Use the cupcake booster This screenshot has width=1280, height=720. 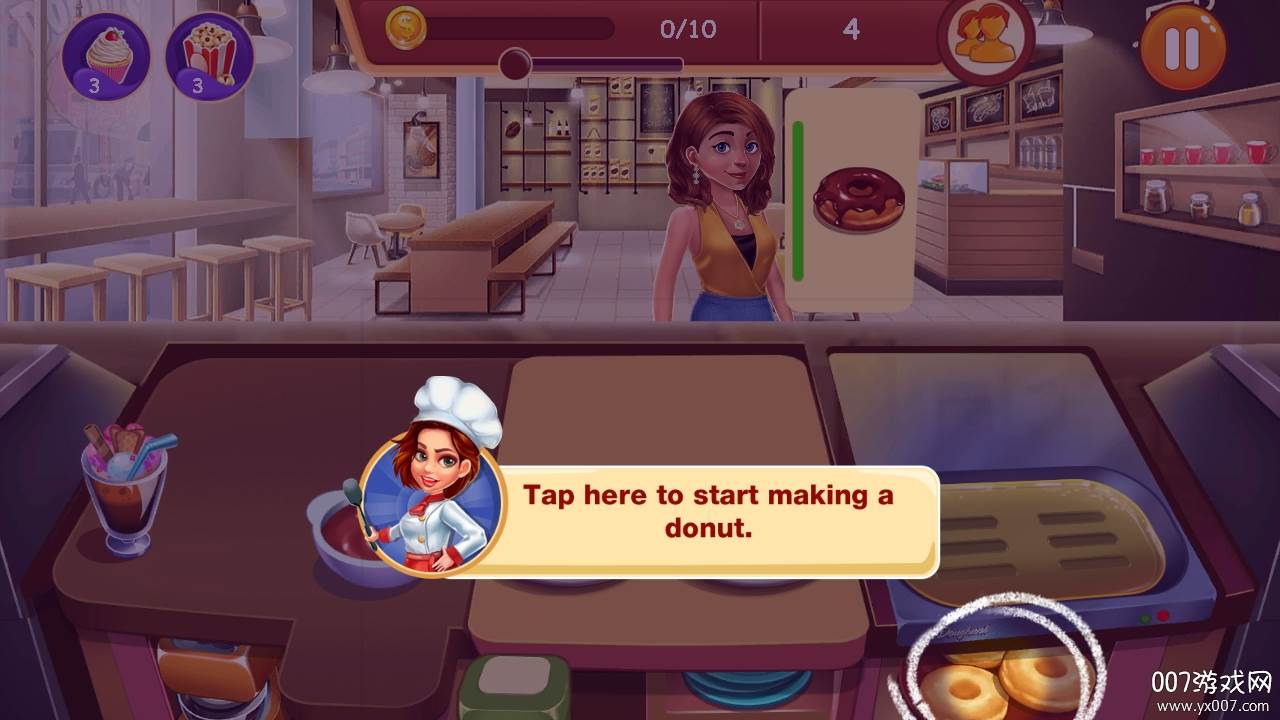pos(107,56)
